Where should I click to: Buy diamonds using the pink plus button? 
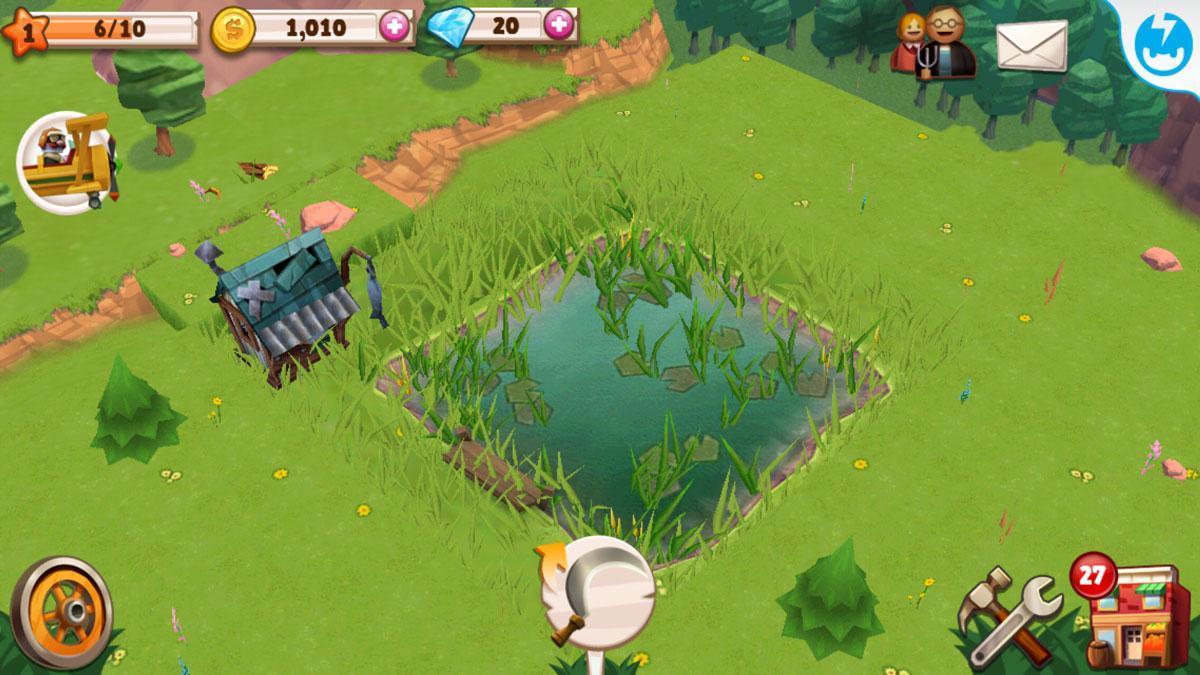[x=559, y=25]
